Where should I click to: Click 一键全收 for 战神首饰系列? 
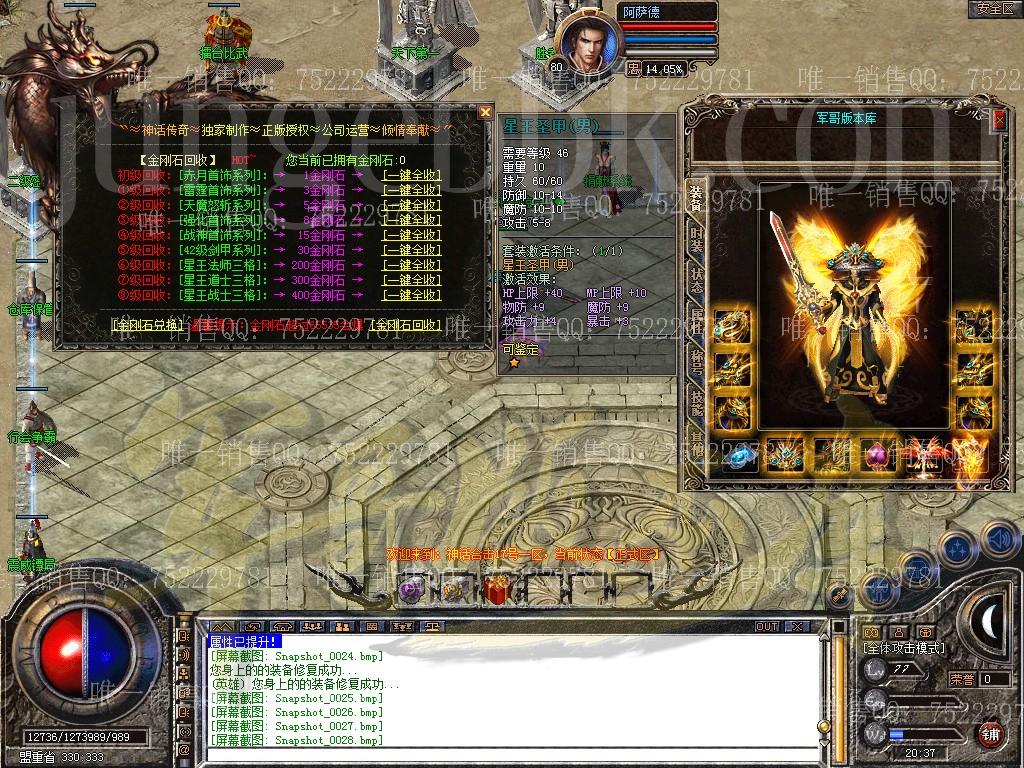(x=411, y=235)
